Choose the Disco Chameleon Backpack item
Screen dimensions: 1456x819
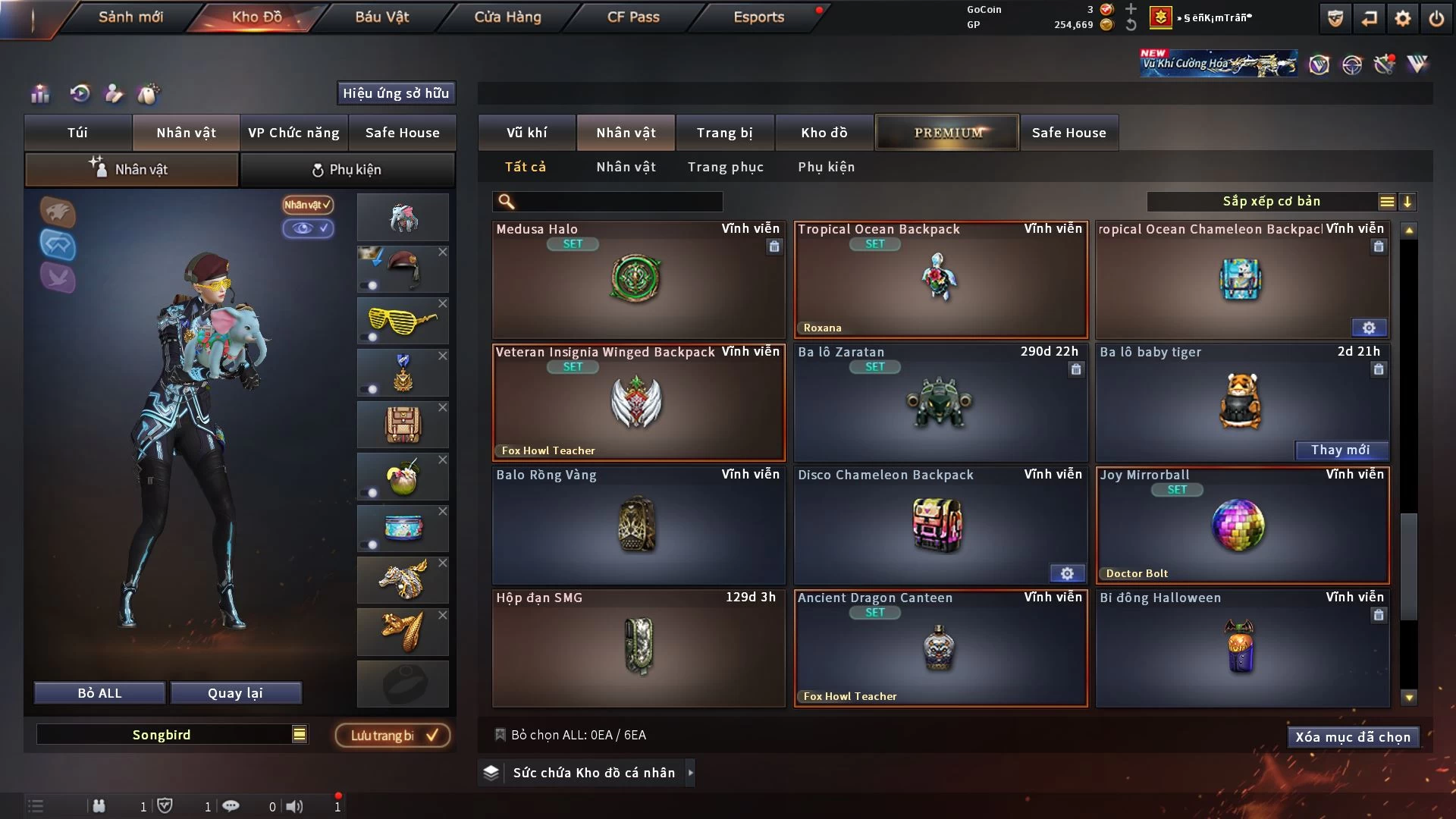(939, 525)
